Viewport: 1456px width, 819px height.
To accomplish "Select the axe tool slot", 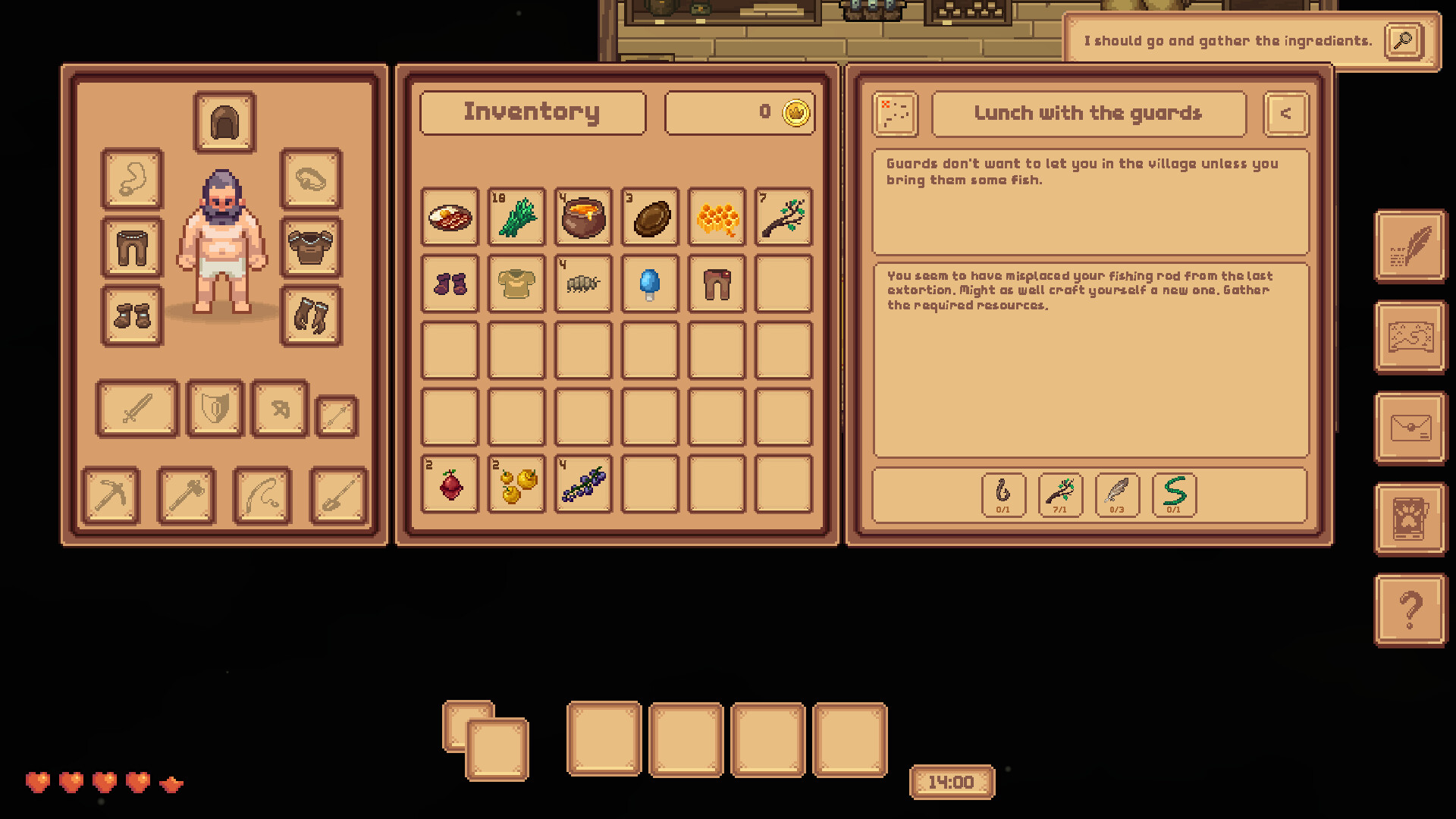I will pos(186,496).
